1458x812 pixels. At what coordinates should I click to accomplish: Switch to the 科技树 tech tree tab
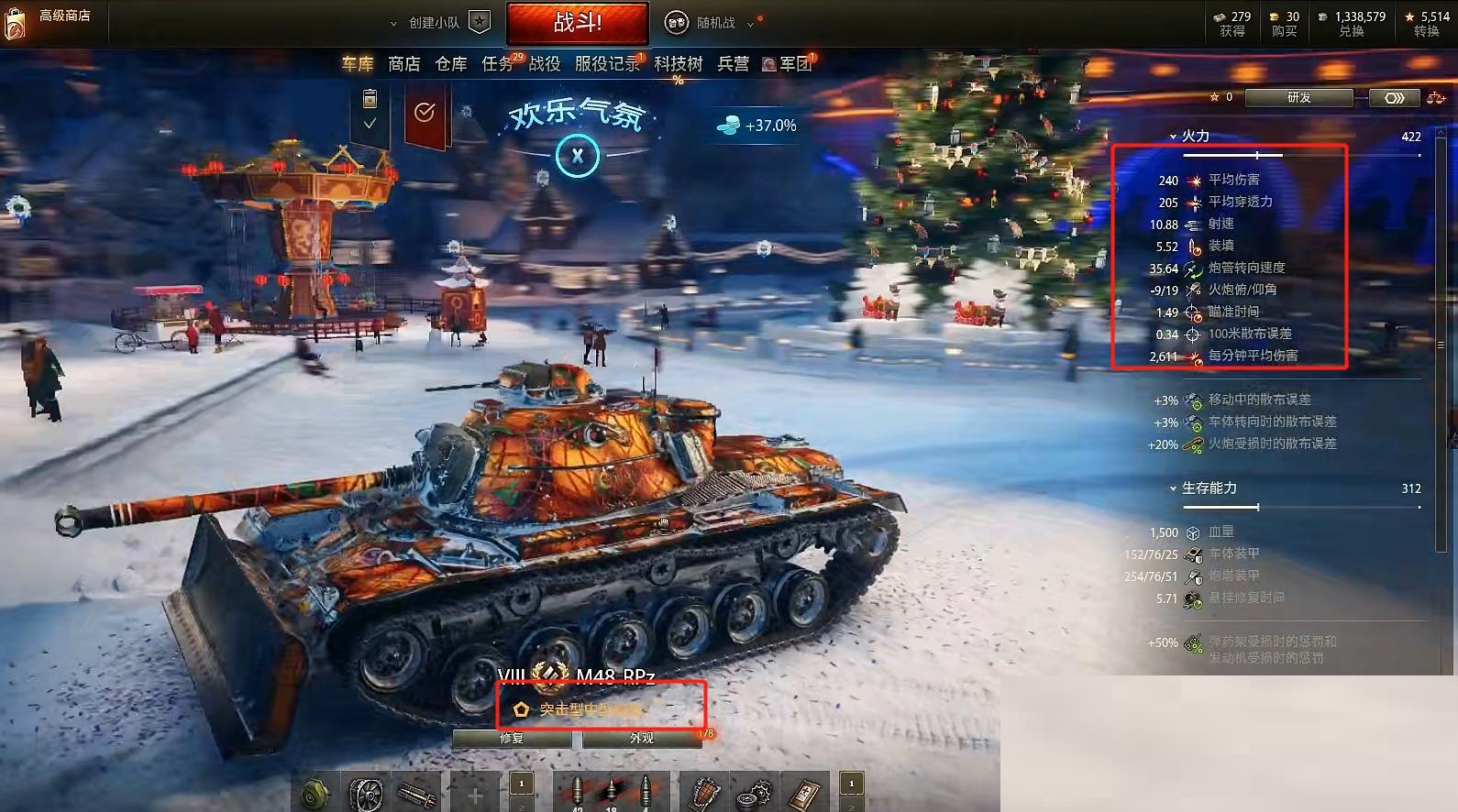pos(679,64)
